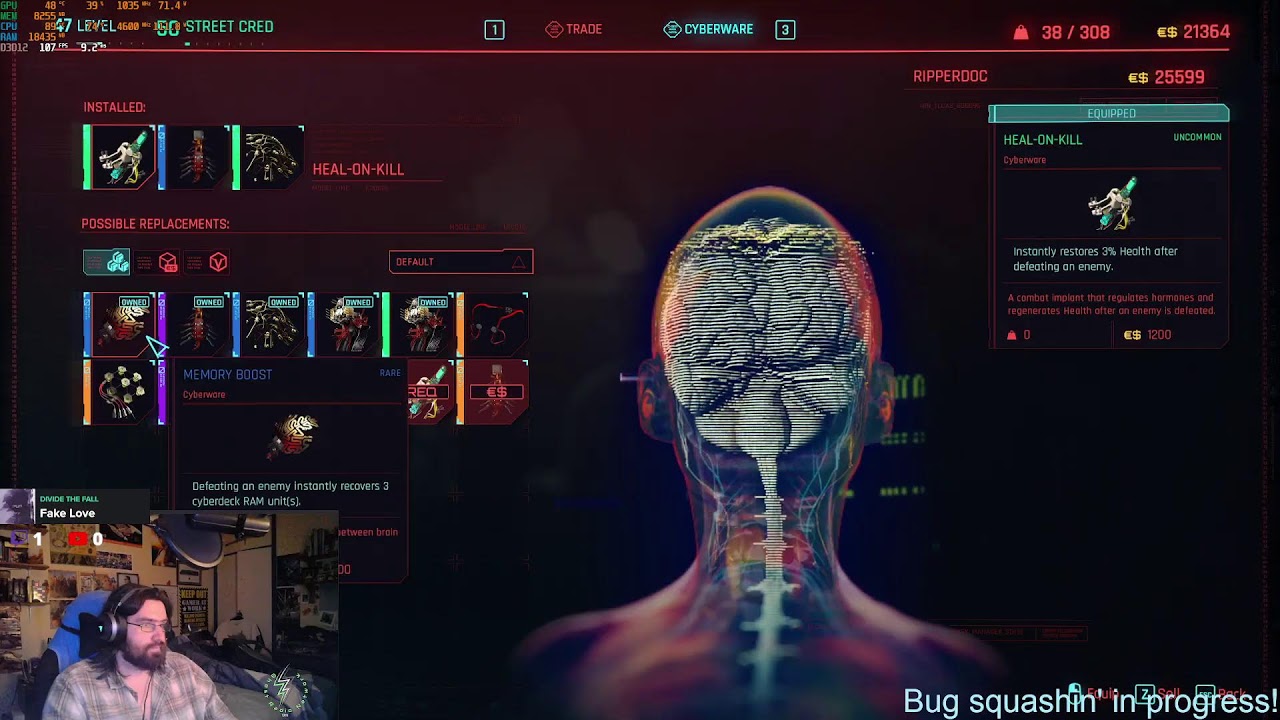Pick the purple-bordered owned spine replacement
Viewport: 1280px width, 720px height.
[x=196, y=324]
